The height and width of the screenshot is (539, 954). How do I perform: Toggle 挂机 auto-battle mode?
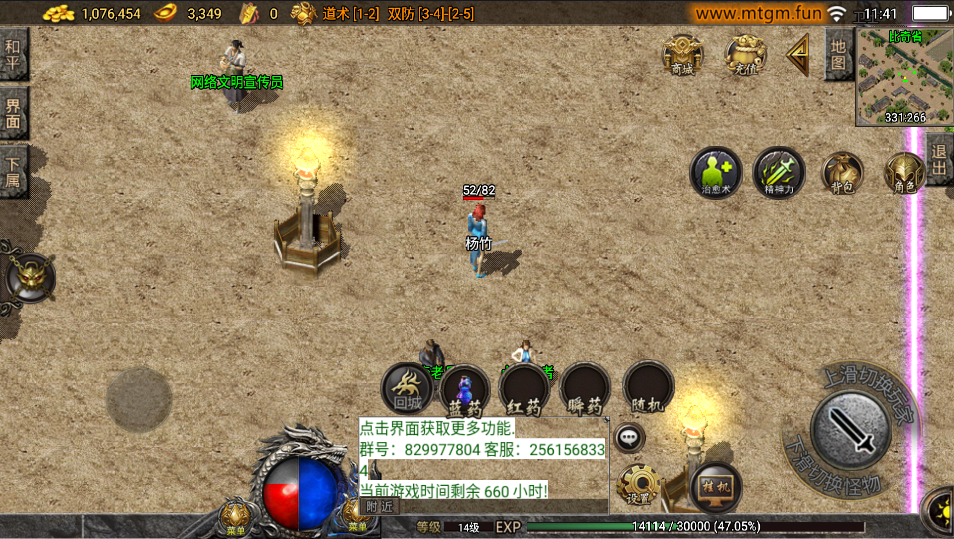pyautogui.click(x=716, y=484)
